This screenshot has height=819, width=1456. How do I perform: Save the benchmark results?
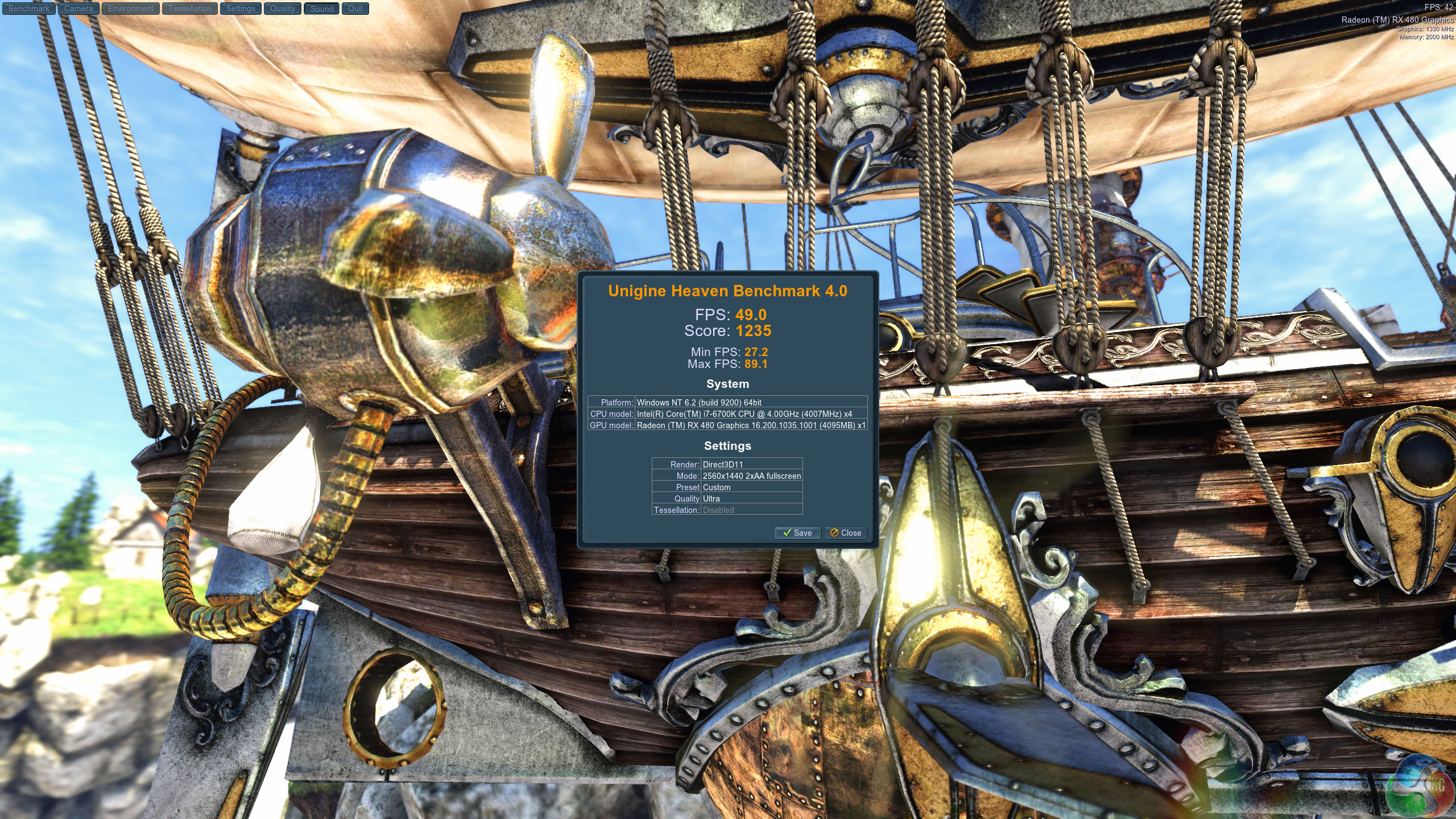797,533
